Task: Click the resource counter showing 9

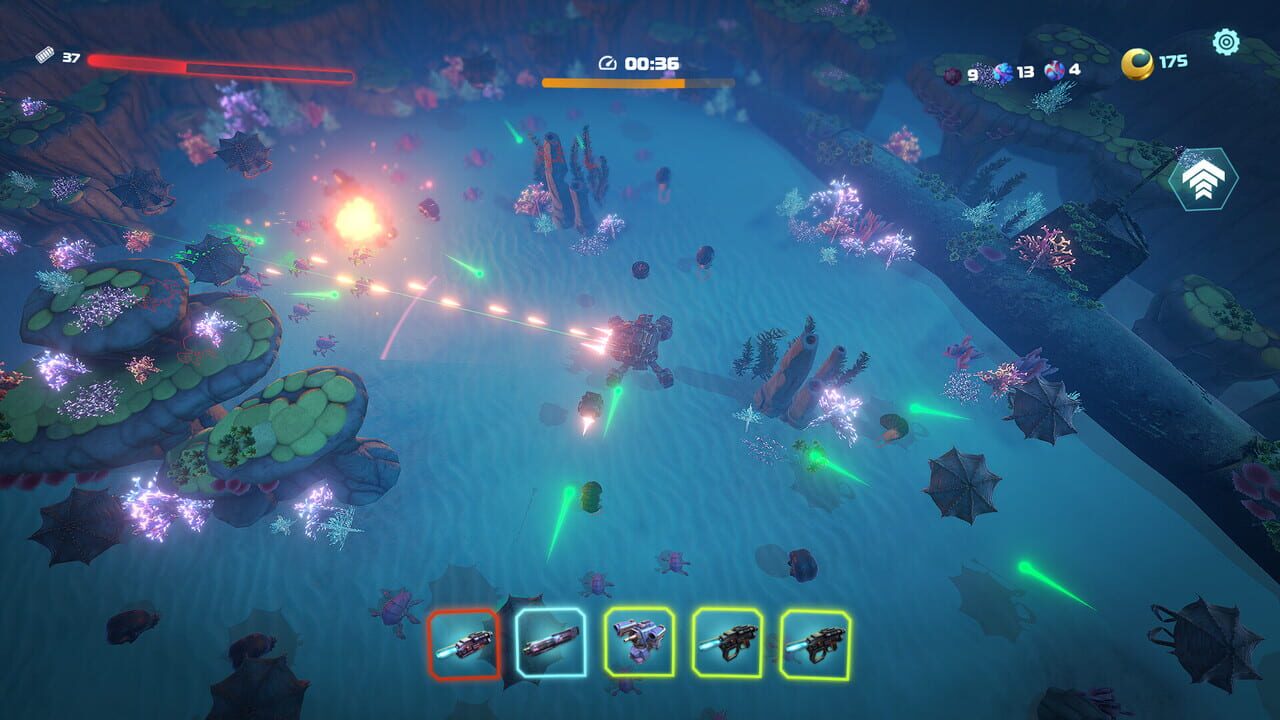Action: tap(972, 73)
